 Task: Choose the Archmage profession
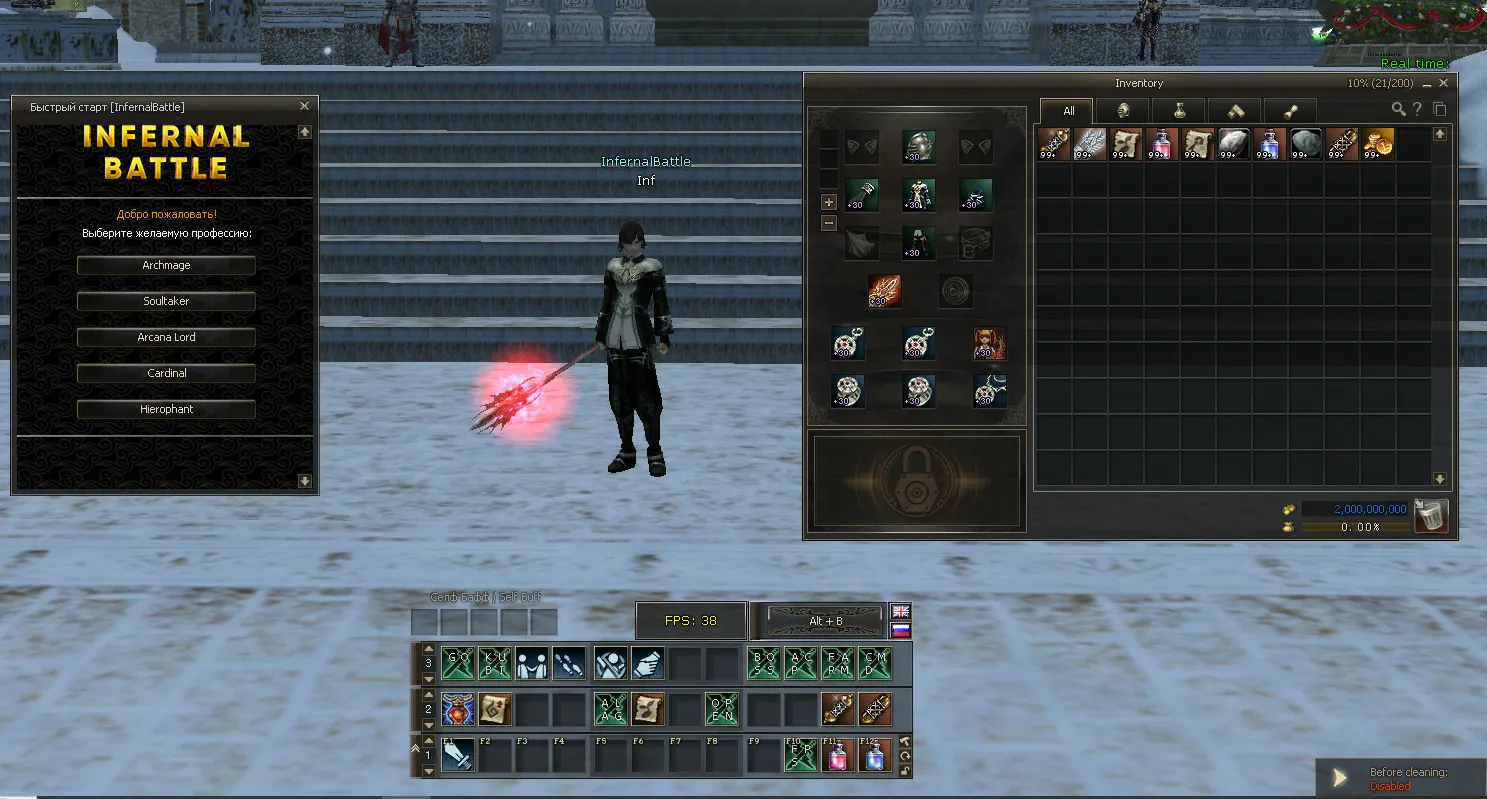[166, 265]
